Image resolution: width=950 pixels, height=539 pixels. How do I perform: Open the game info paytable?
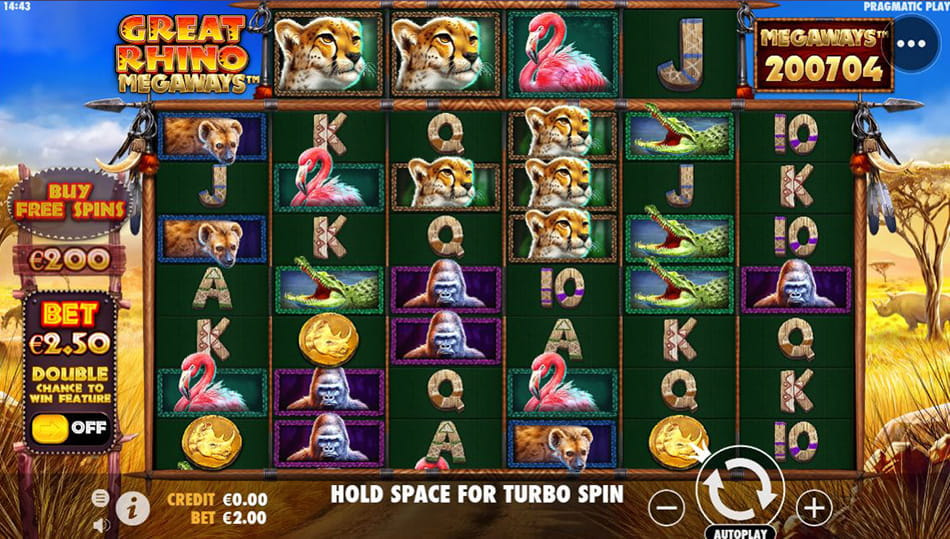coord(132,508)
